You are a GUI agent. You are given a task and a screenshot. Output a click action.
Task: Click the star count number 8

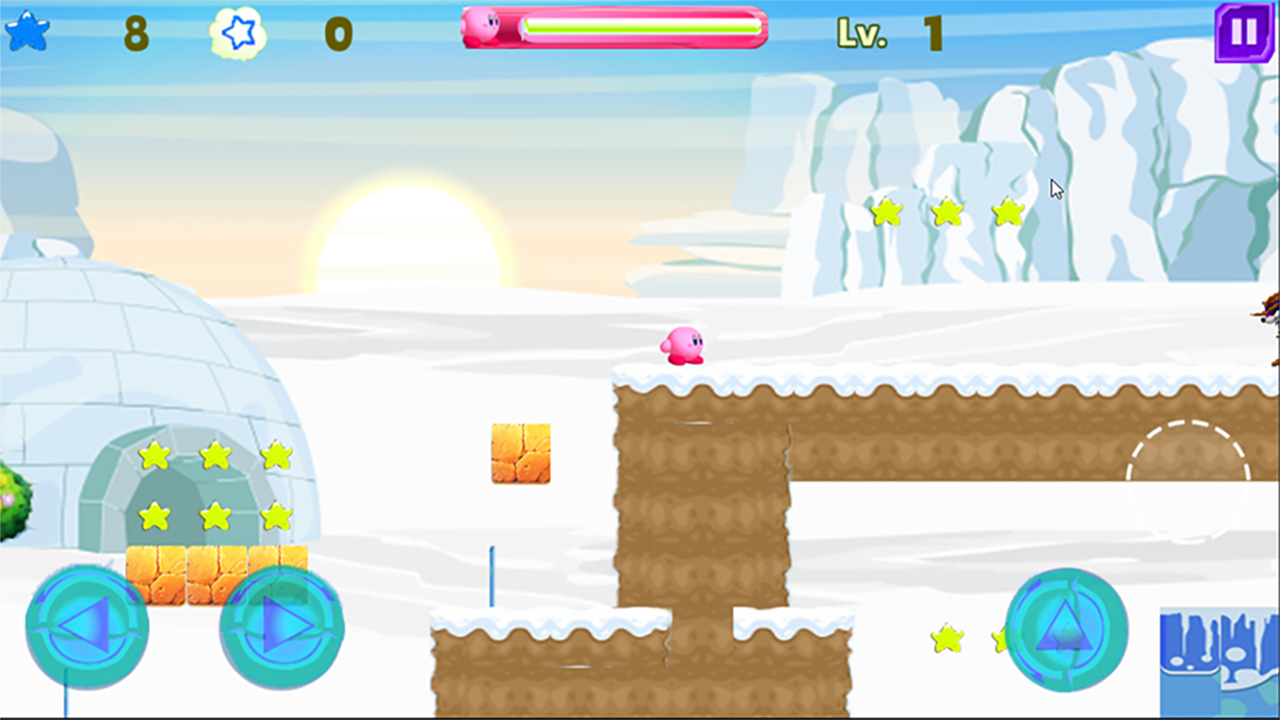coord(135,30)
